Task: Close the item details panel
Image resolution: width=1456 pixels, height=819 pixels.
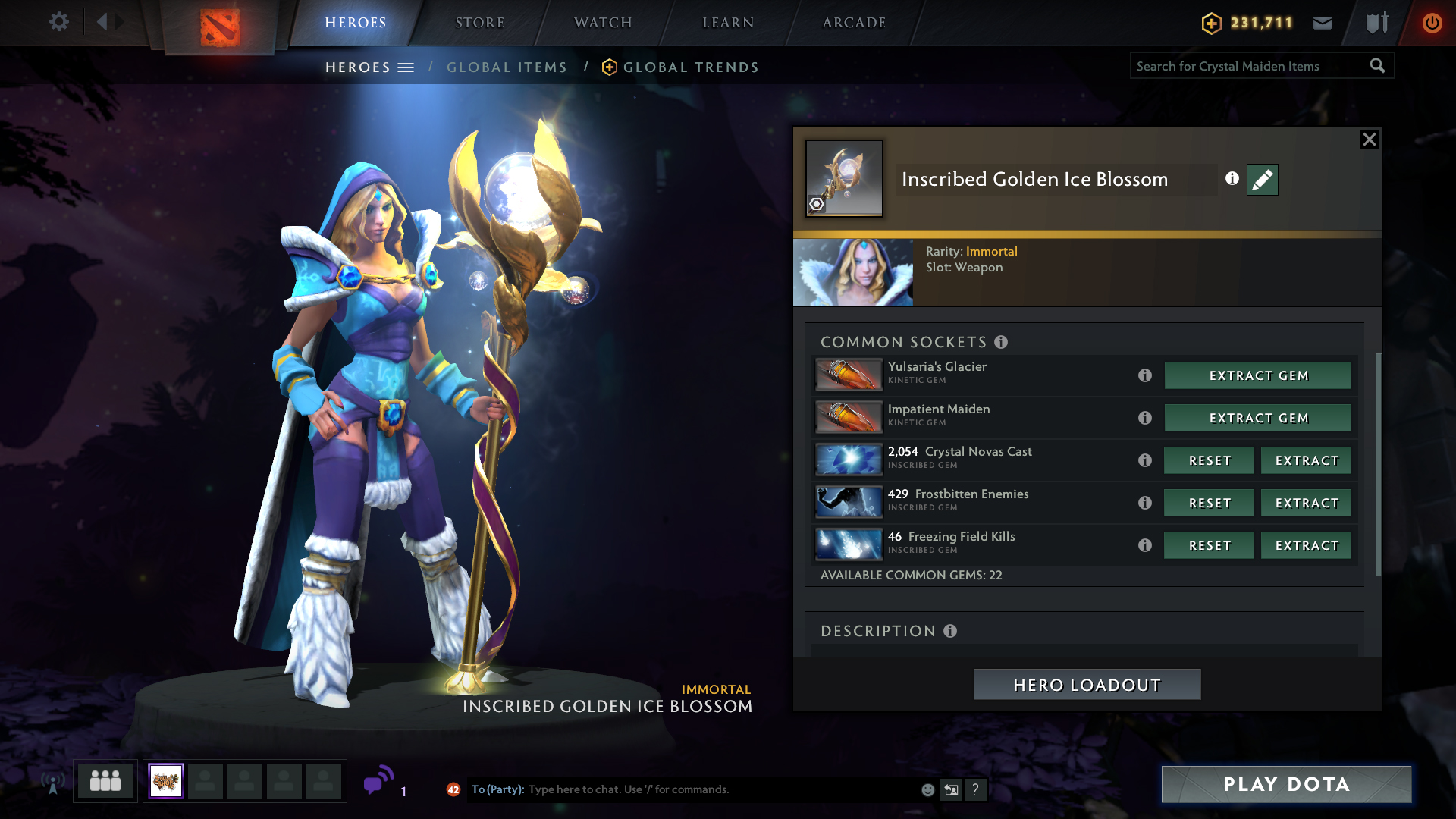Action: click(x=1369, y=140)
